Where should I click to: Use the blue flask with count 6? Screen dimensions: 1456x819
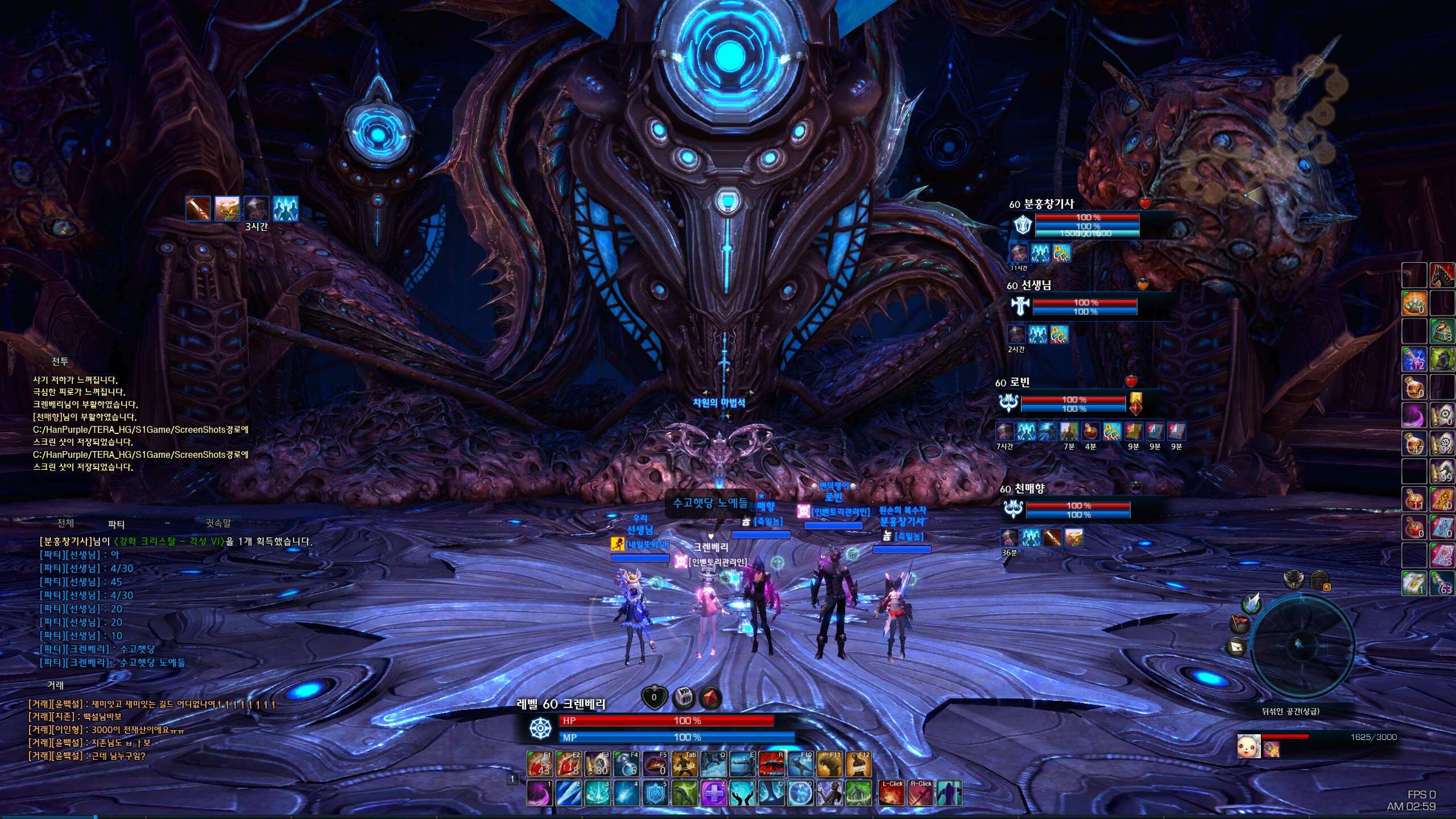(626, 764)
